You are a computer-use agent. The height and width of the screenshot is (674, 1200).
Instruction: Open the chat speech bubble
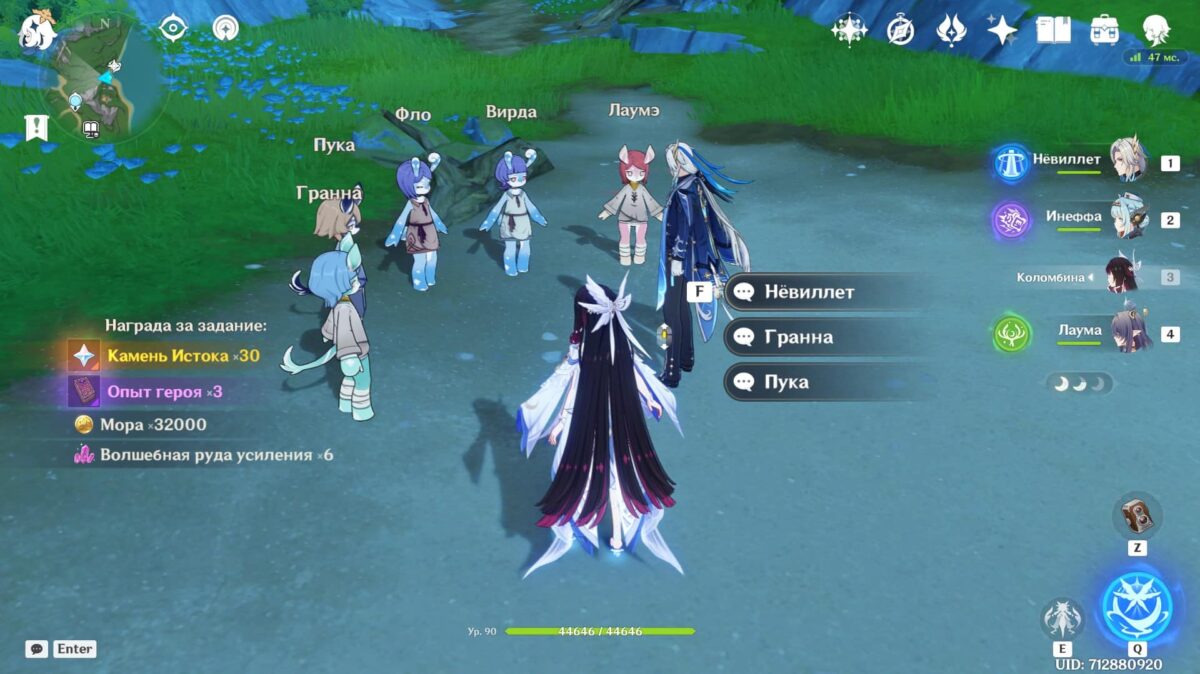click(37, 649)
